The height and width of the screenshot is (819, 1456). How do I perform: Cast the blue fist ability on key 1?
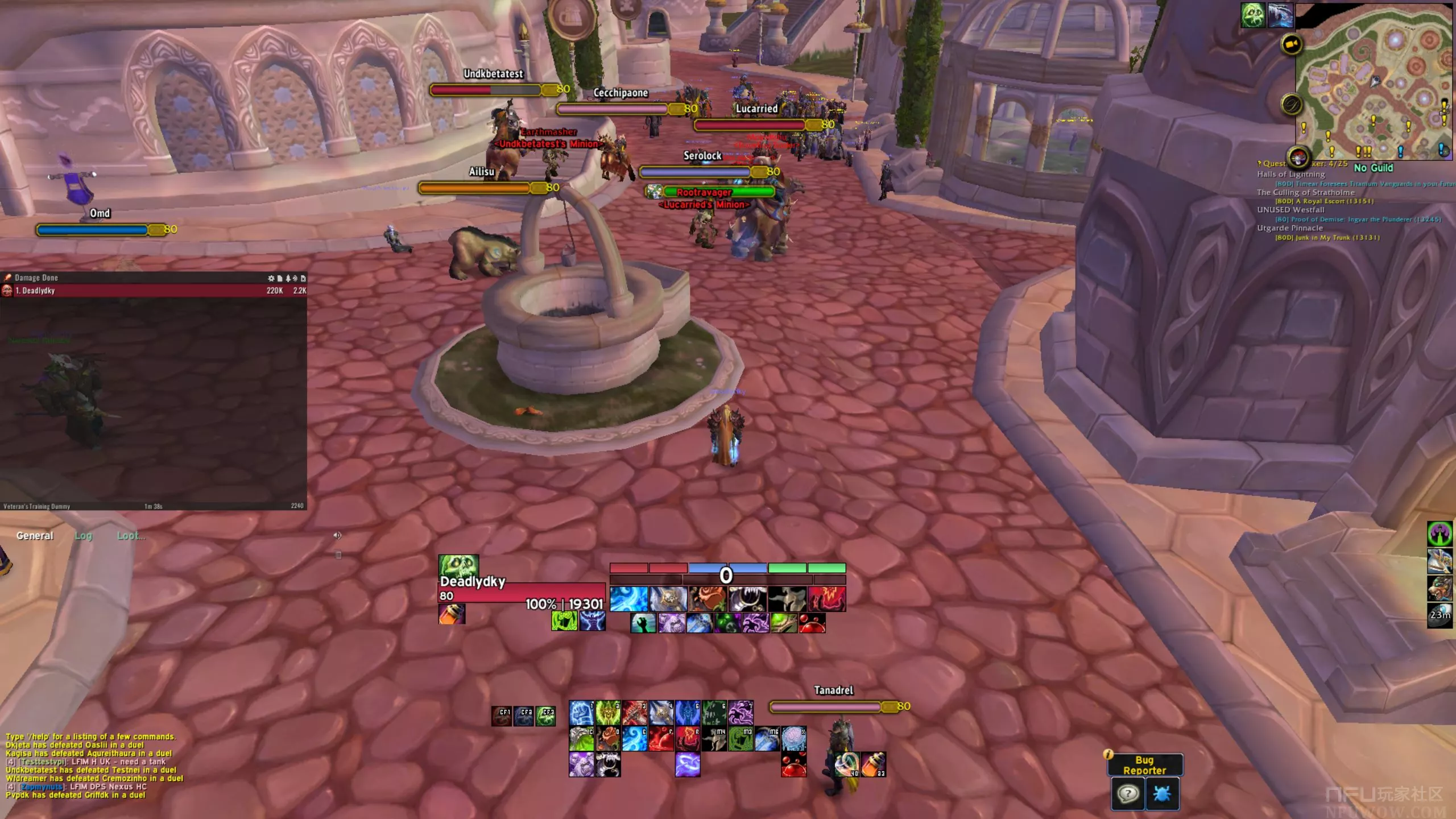[x=581, y=713]
